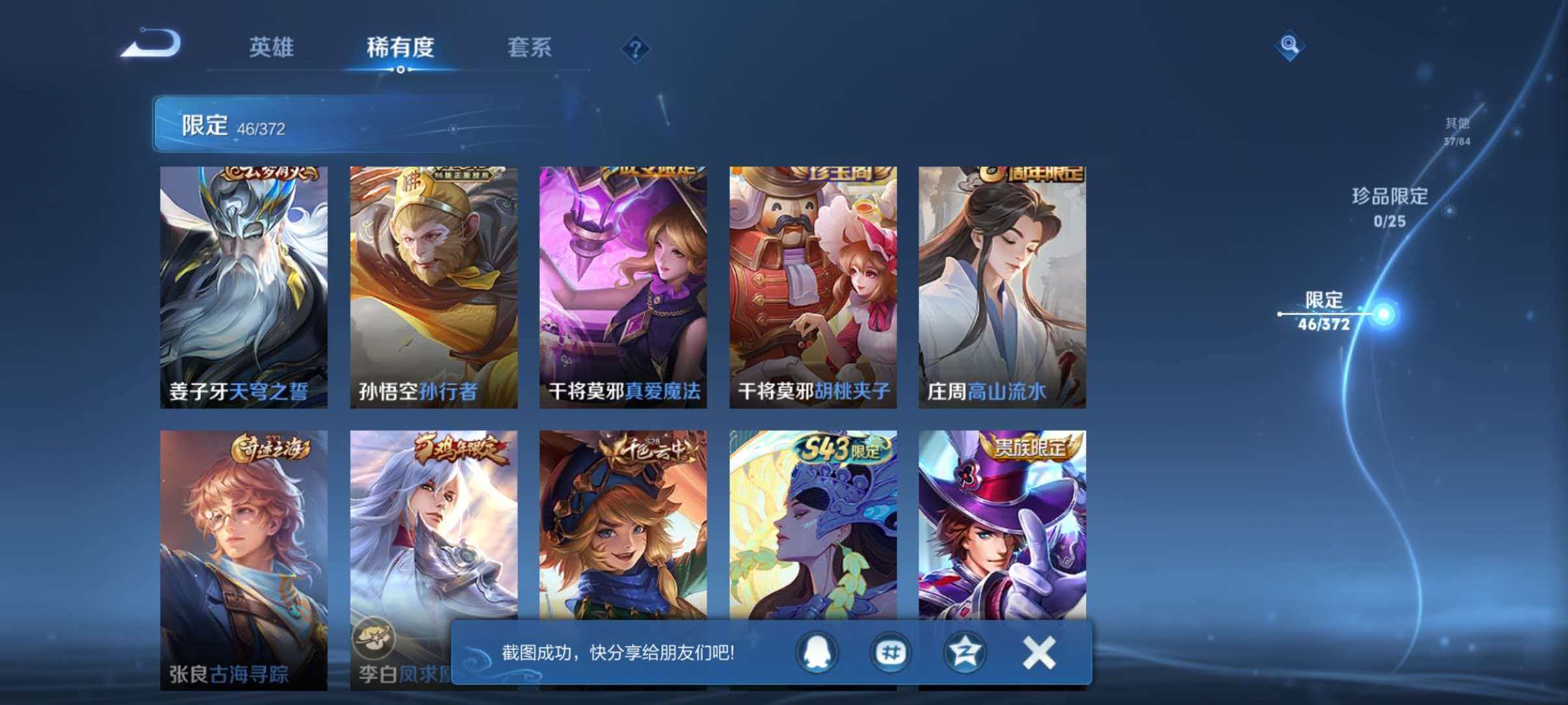Dismiss the share toast with the X
The width and height of the screenshot is (1568, 705).
click(x=1038, y=654)
